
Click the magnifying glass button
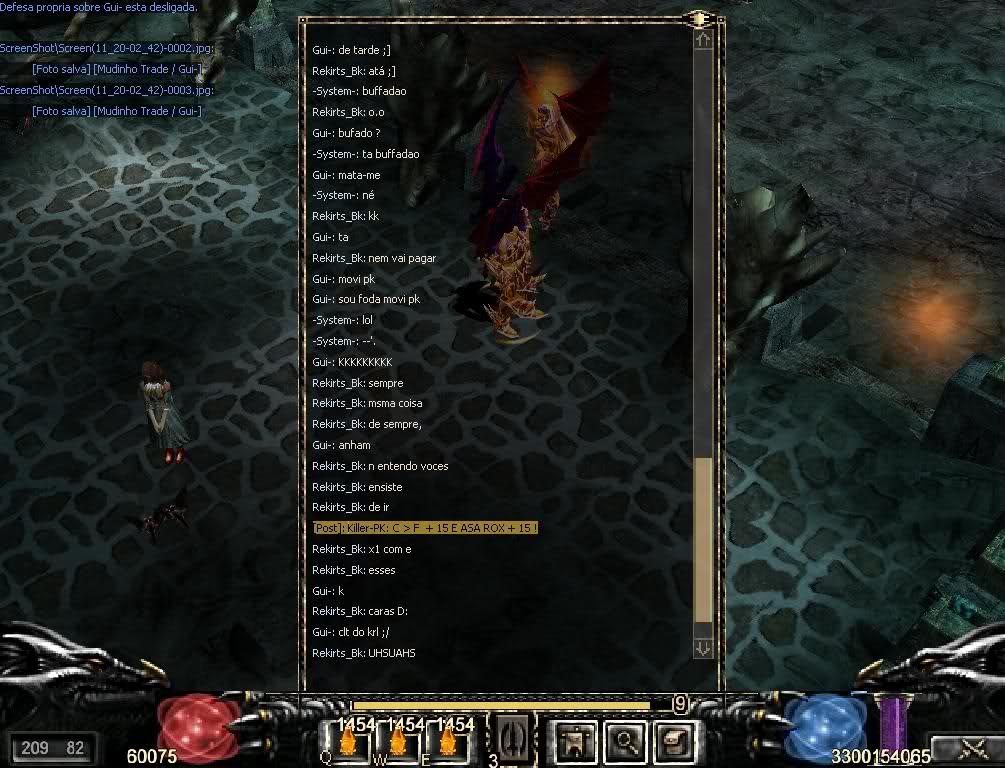627,741
